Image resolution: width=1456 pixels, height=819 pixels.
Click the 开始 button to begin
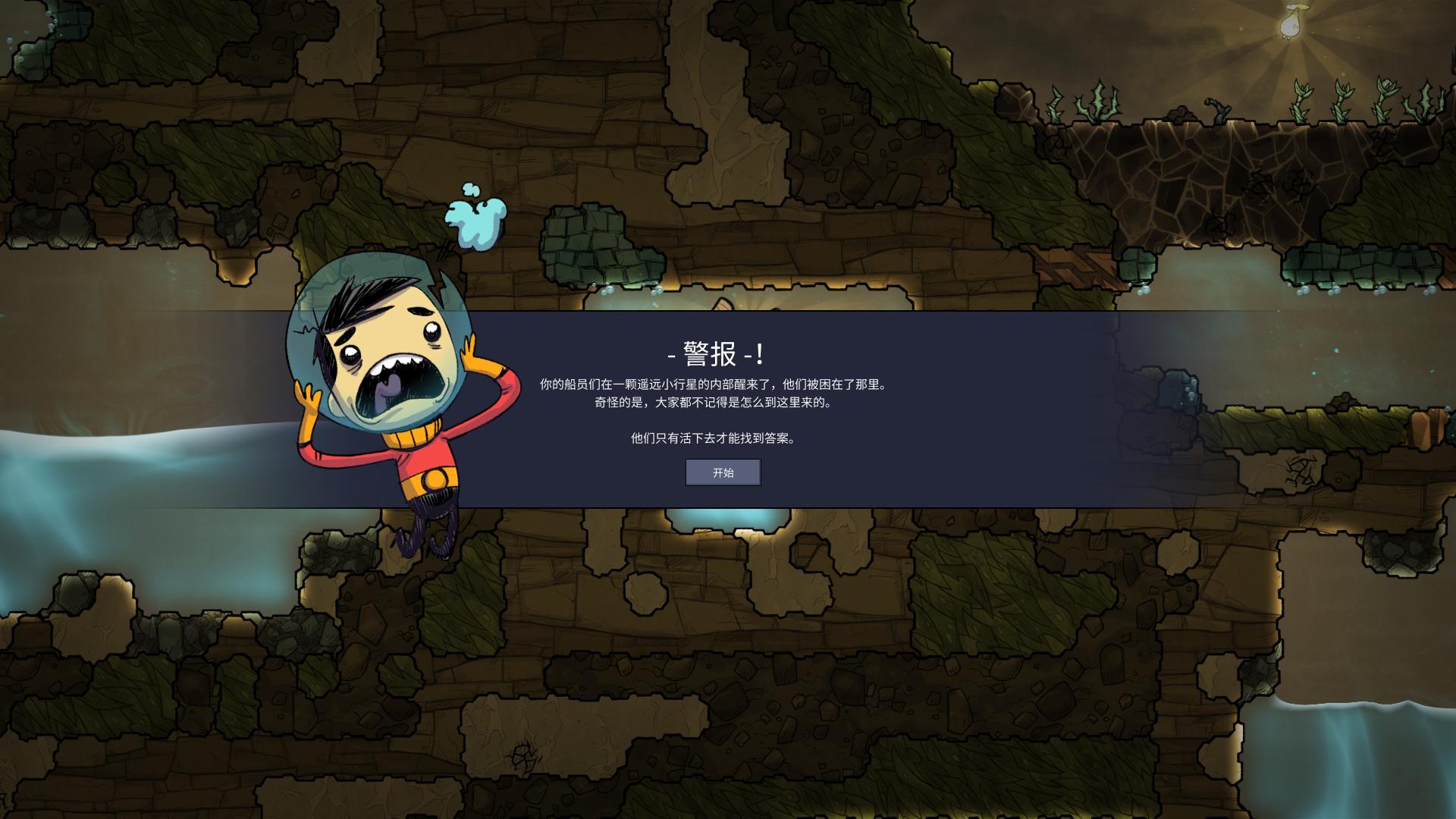click(x=723, y=472)
